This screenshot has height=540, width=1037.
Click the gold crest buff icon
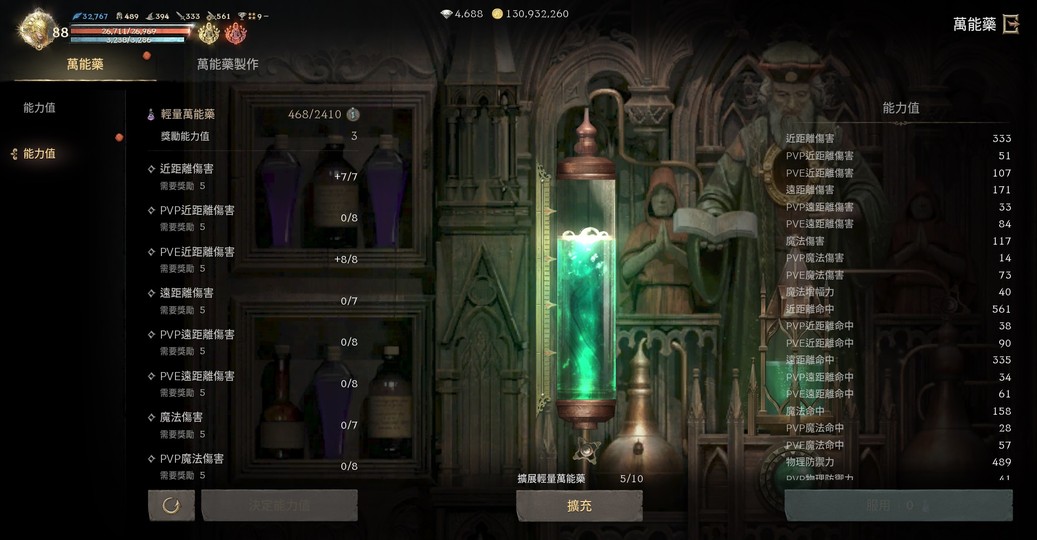(x=209, y=33)
